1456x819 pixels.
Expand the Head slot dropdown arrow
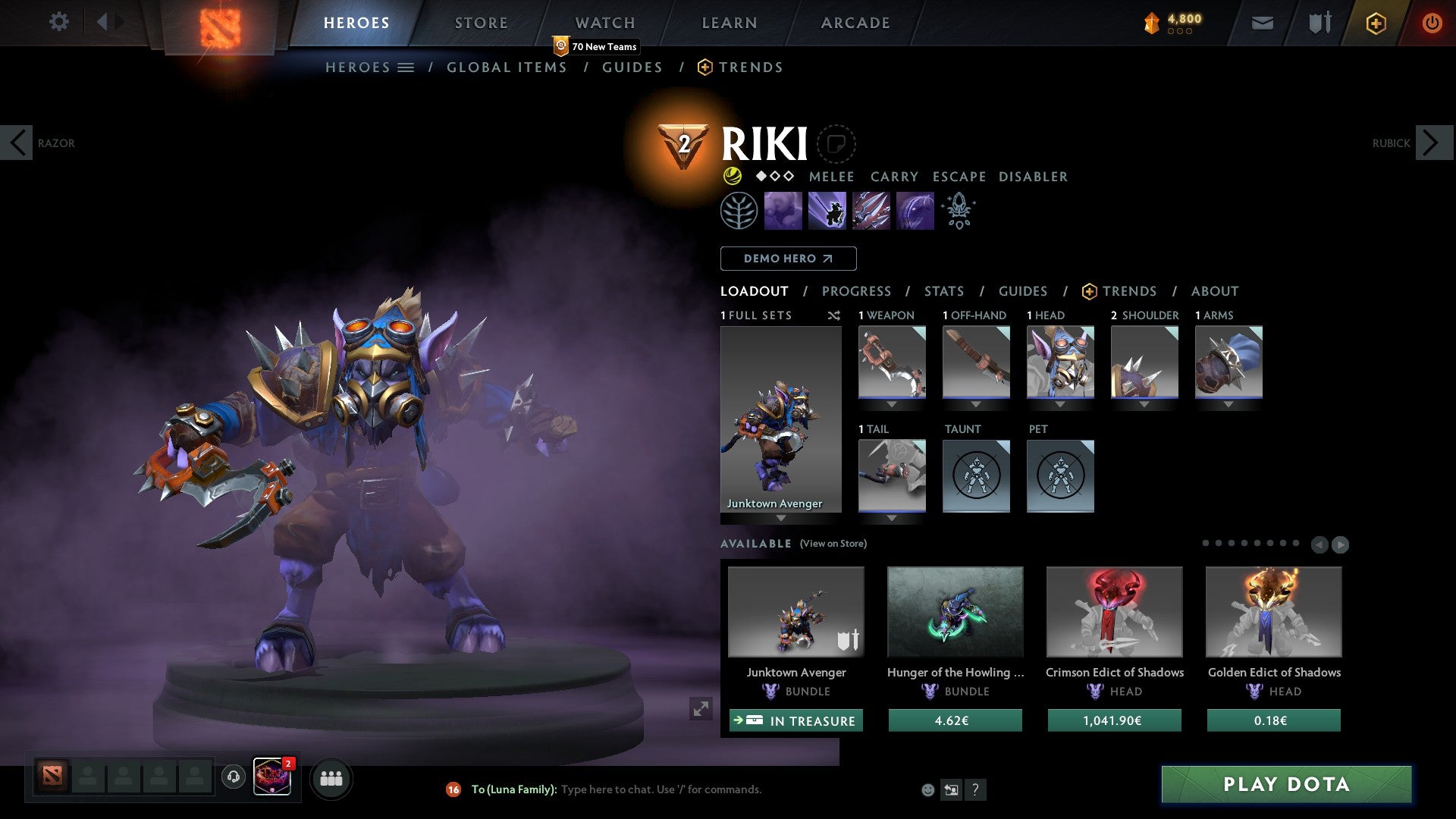pyautogui.click(x=1060, y=404)
